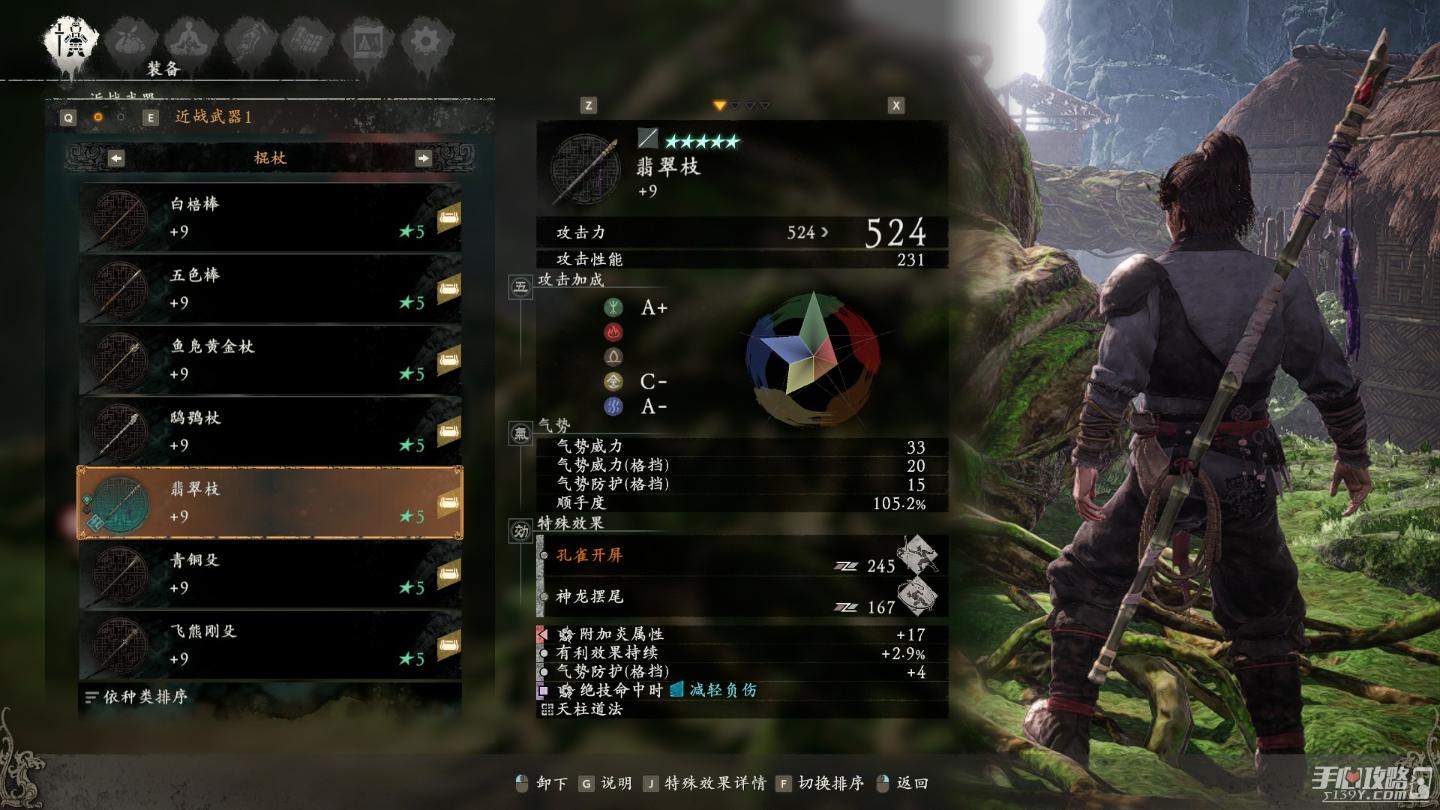Open the settings gear tab
The image size is (1440, 810).
click(x=427, y=42)
